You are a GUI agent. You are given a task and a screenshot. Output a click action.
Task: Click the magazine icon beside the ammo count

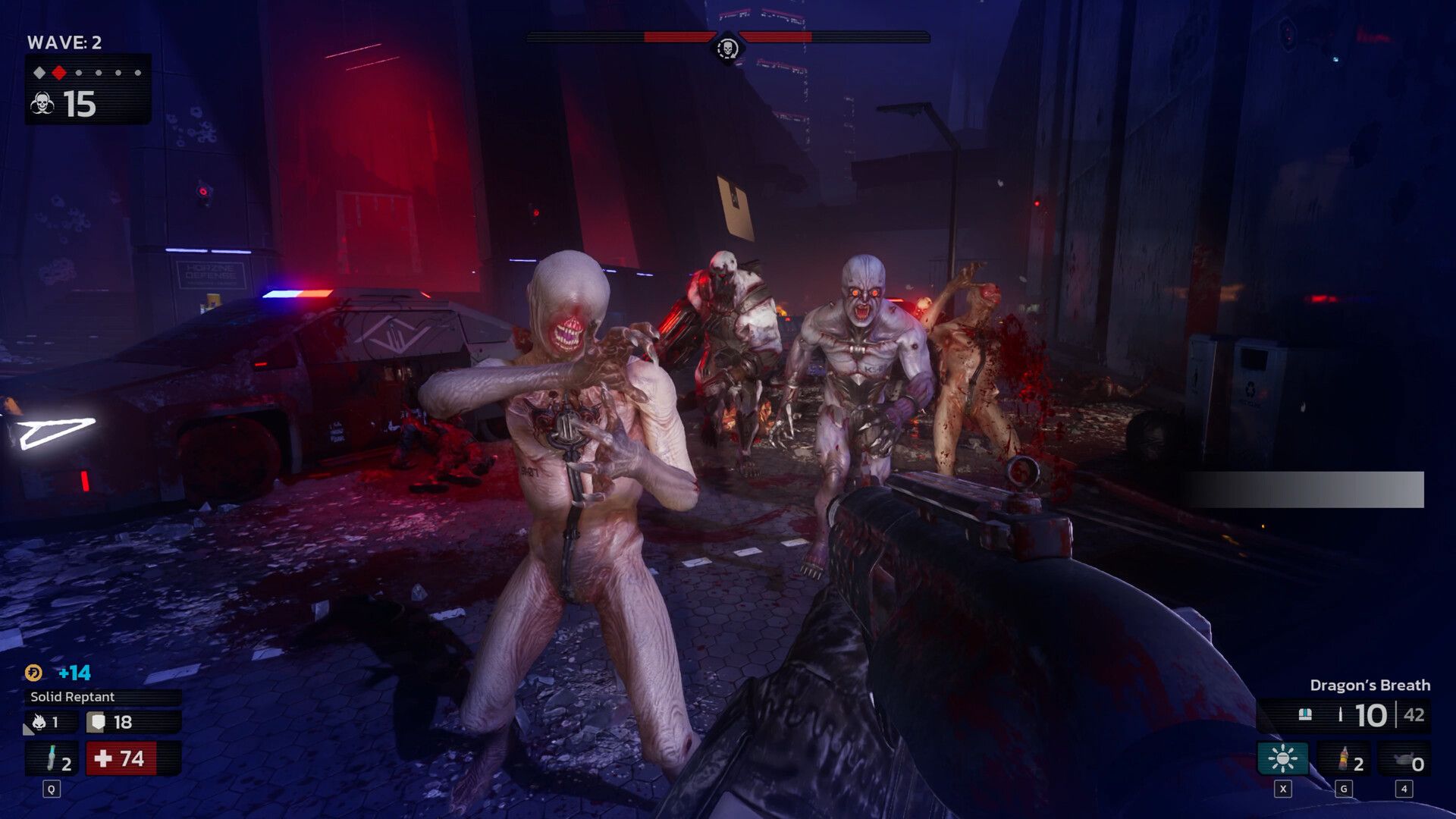coord(1304,714)
